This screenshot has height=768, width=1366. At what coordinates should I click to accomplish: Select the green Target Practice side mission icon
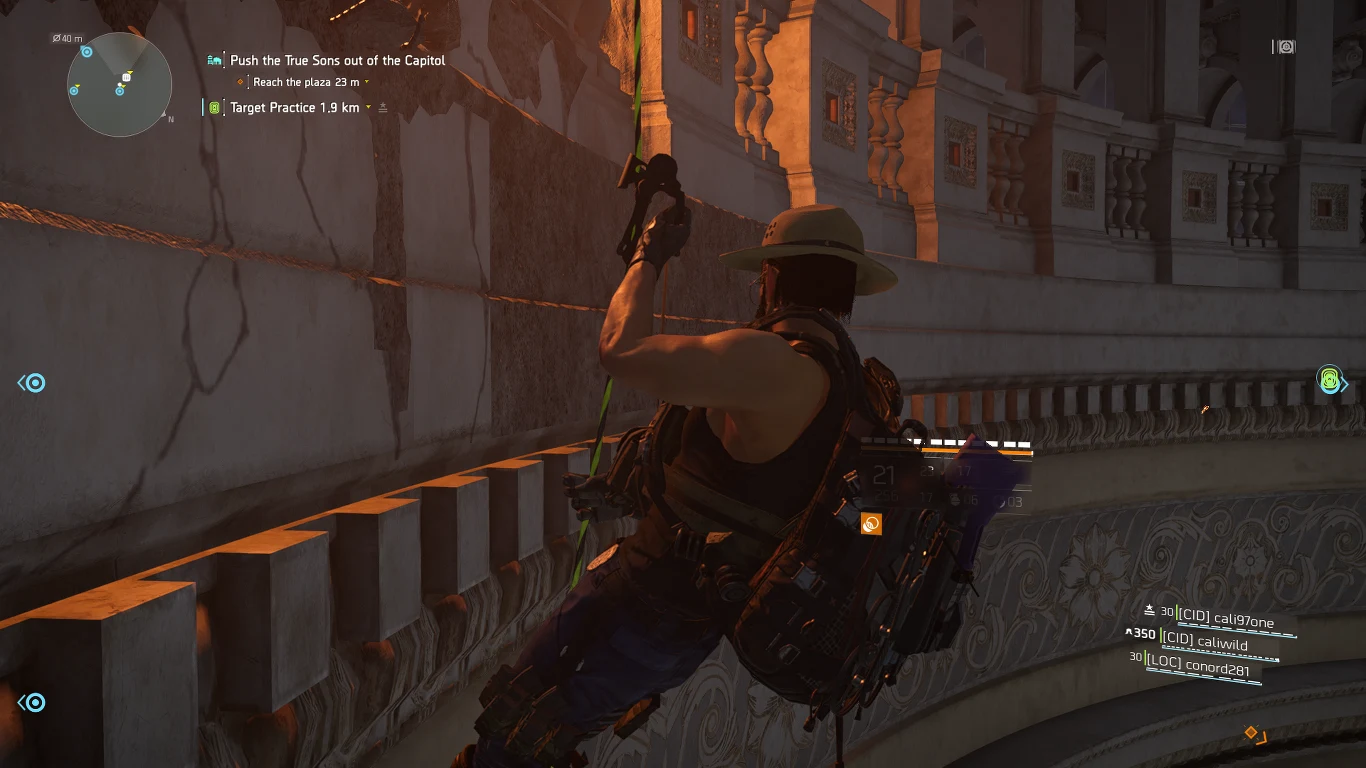[x=213, y=107]
